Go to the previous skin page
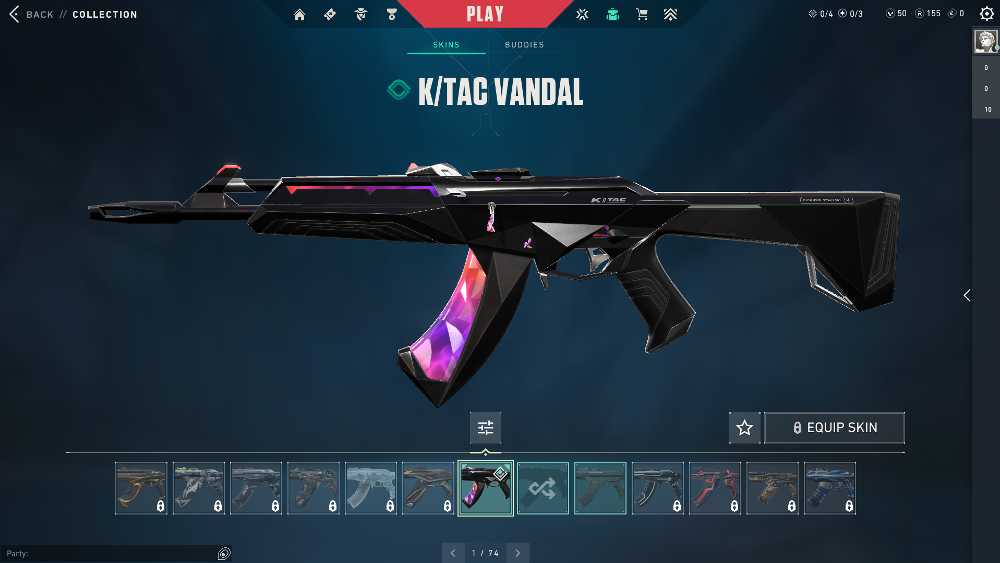The width and height of the screenshot is (1000, 563). [x=453, y=553]
